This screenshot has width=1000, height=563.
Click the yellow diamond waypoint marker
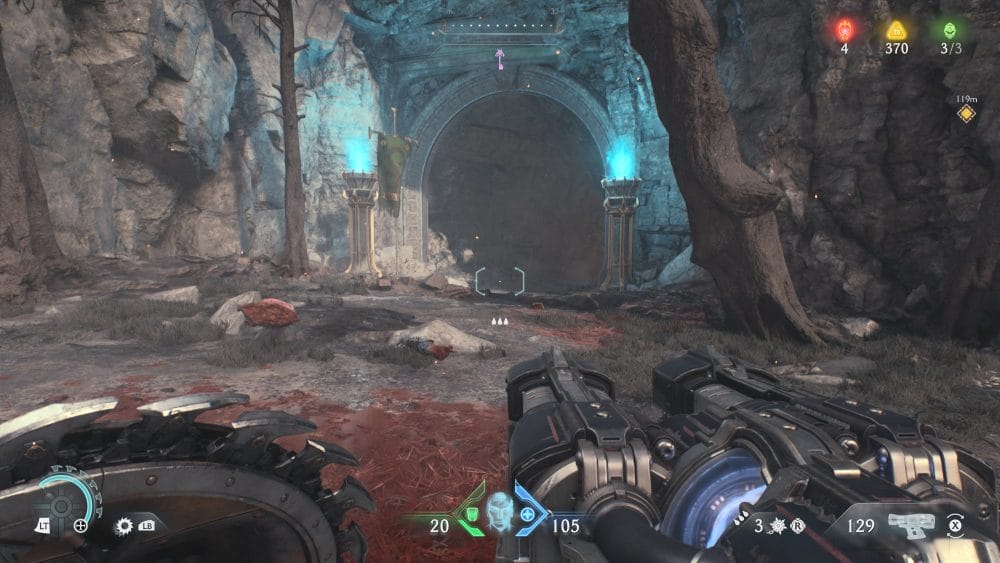[x=966, y=114]
